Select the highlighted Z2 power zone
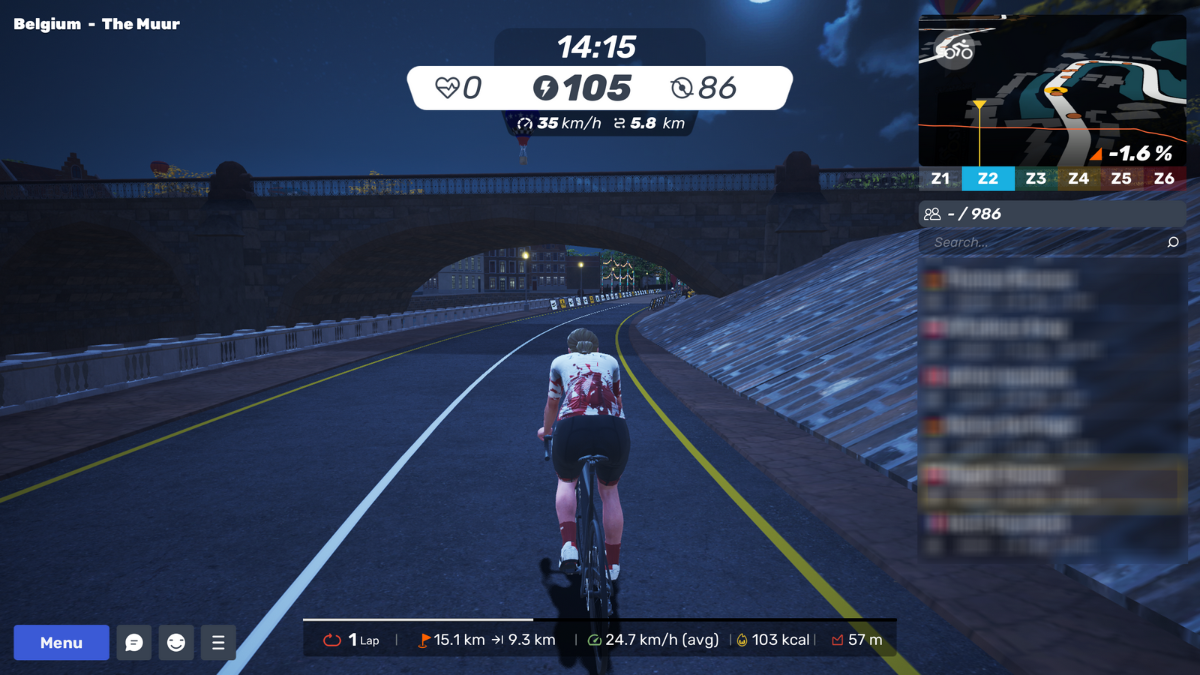 pyautogui.click(x=988, y=179)
